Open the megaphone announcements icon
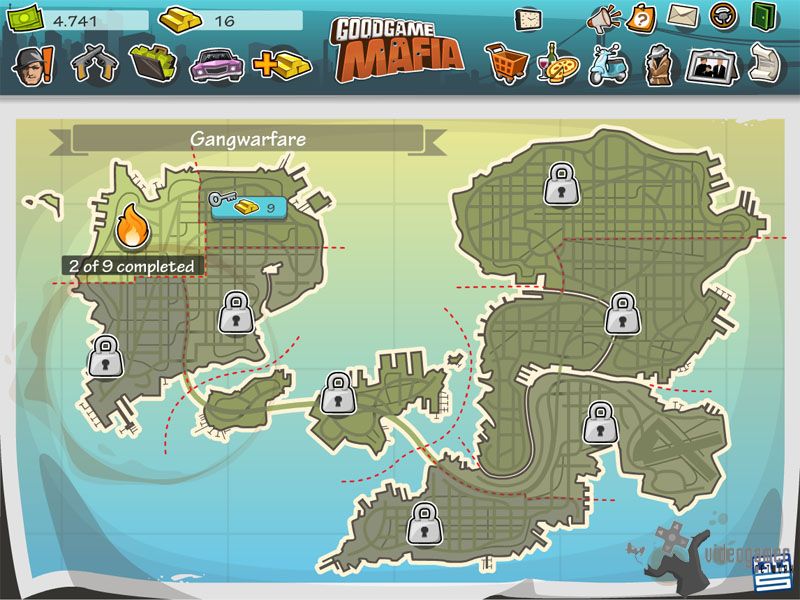Viewport: 800px width, 600px height. [x=603, y=18]
